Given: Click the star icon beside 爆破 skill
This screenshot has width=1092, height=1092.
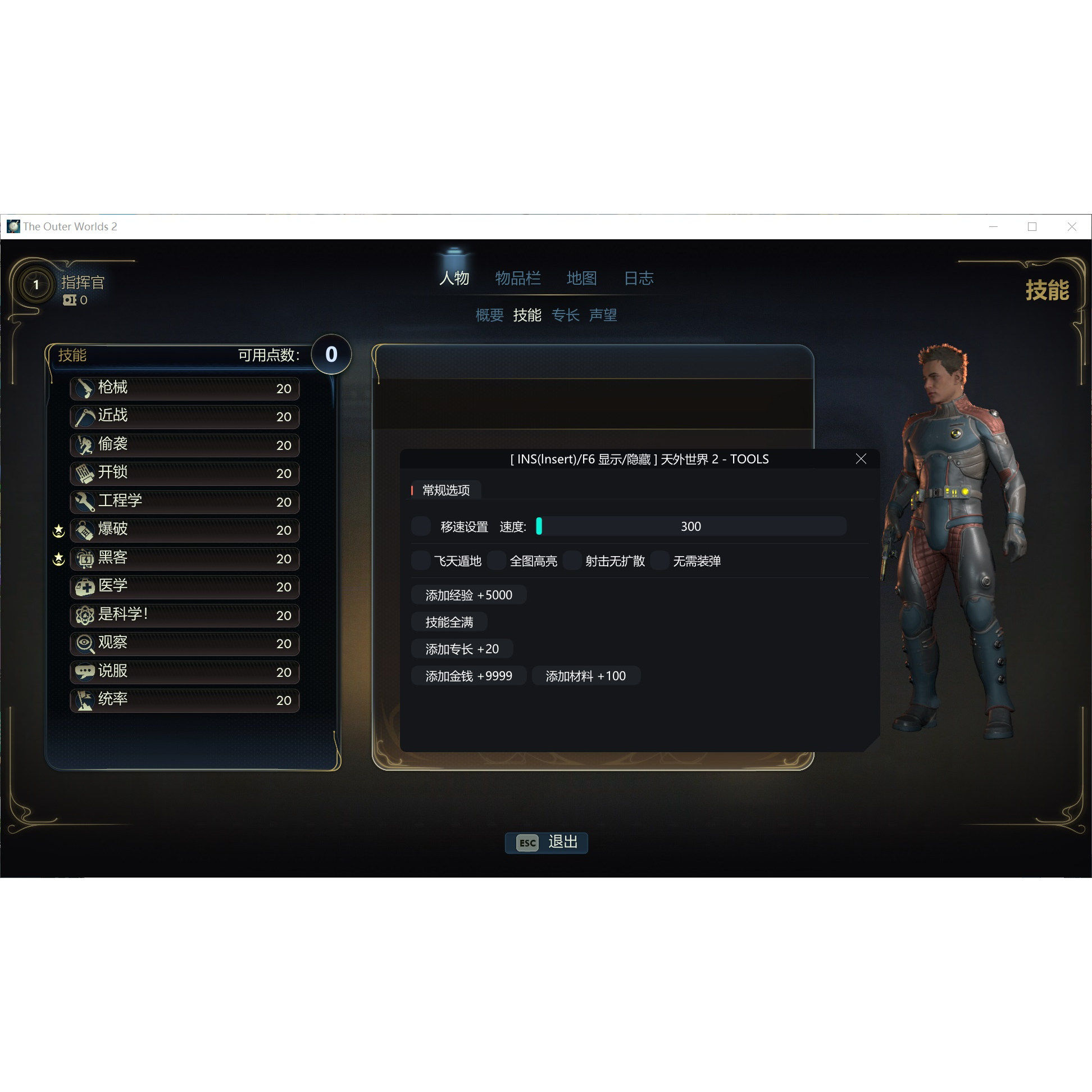Looking at the screenshot, I should click(x=58, y=530).
